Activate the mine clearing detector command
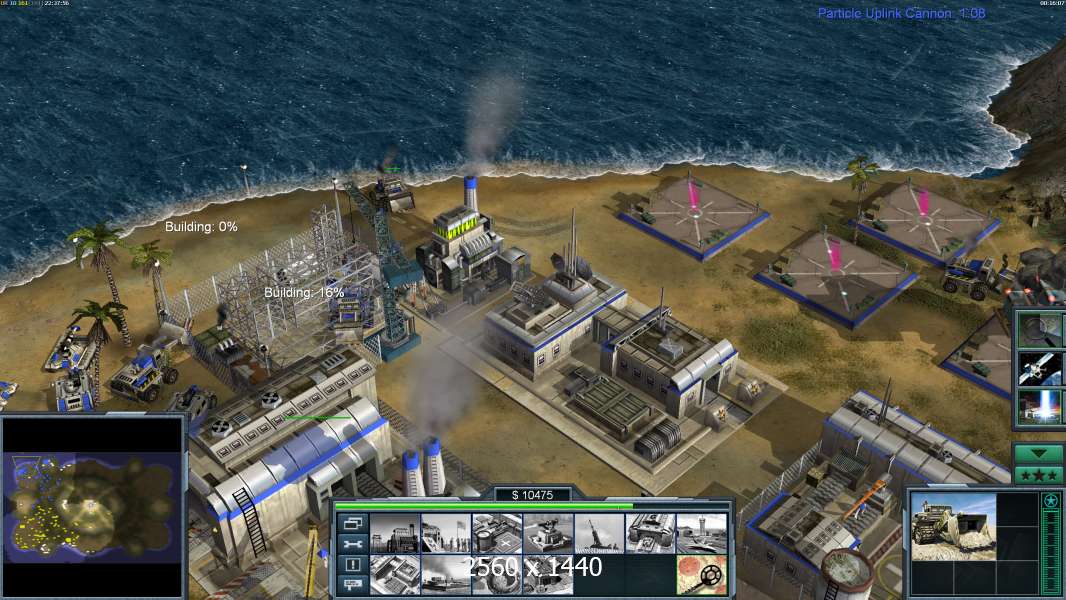Image resolution: width=1066 pixels, height=600 pixels. tap(700, 574)
